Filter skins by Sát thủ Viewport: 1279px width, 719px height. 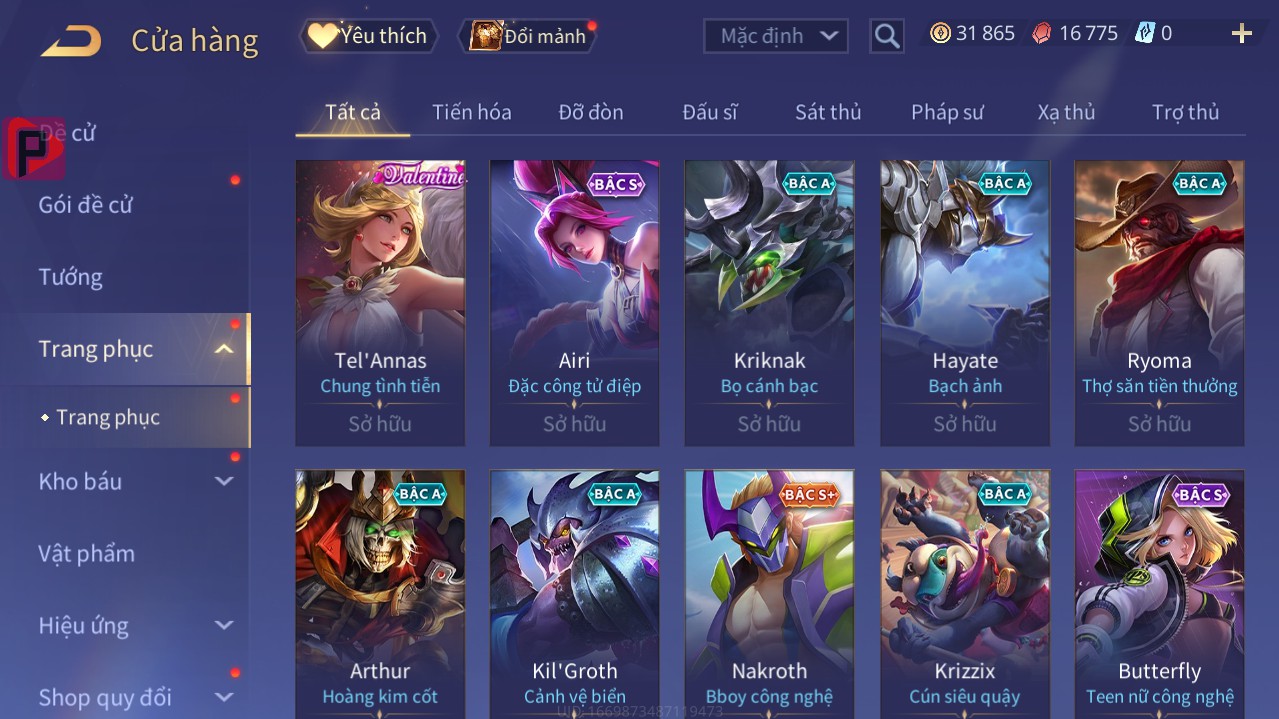click(x=827, y=112)
